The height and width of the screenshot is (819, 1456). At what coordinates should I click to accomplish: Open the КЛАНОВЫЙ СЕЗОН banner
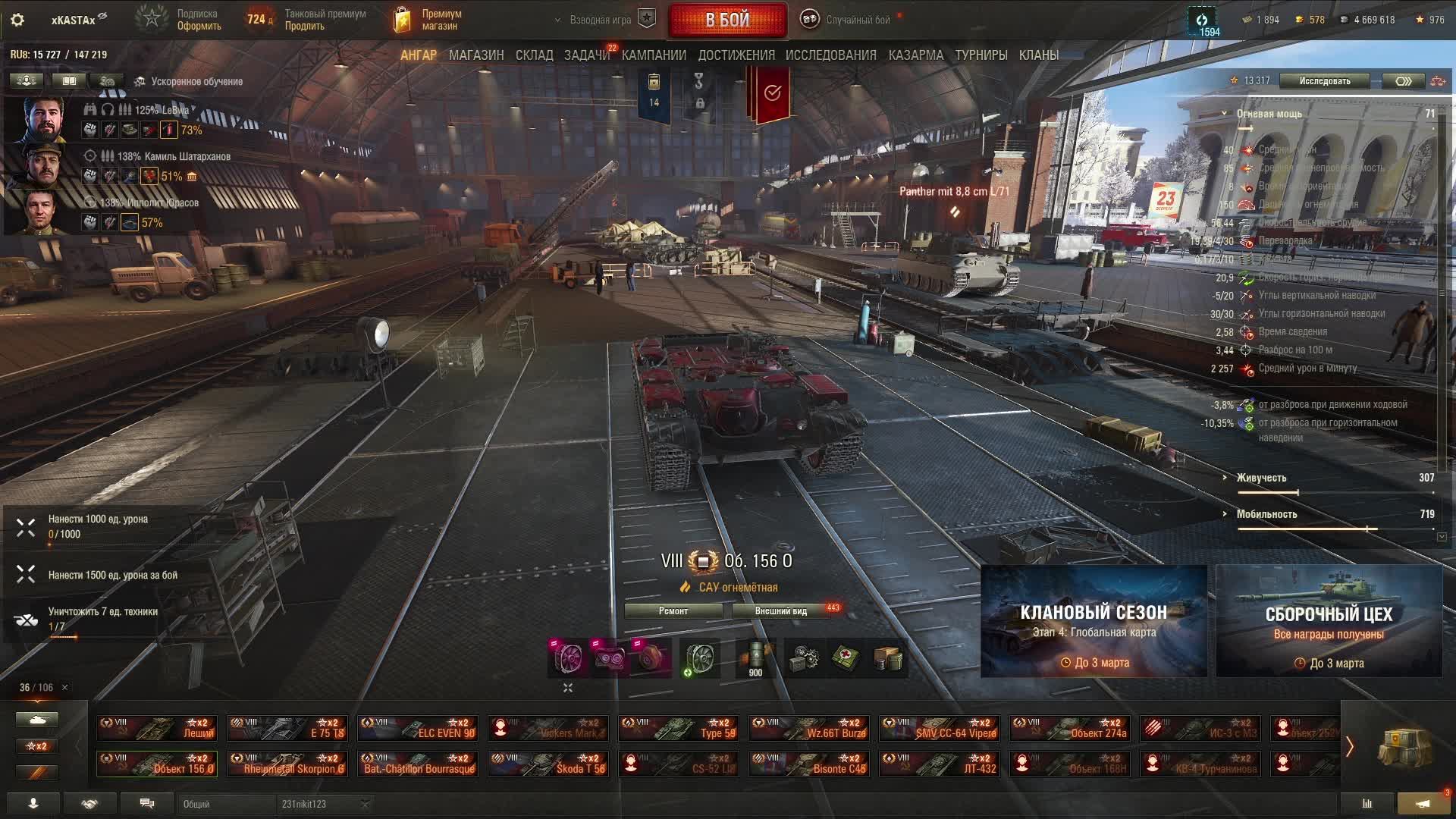(1094, 621)
